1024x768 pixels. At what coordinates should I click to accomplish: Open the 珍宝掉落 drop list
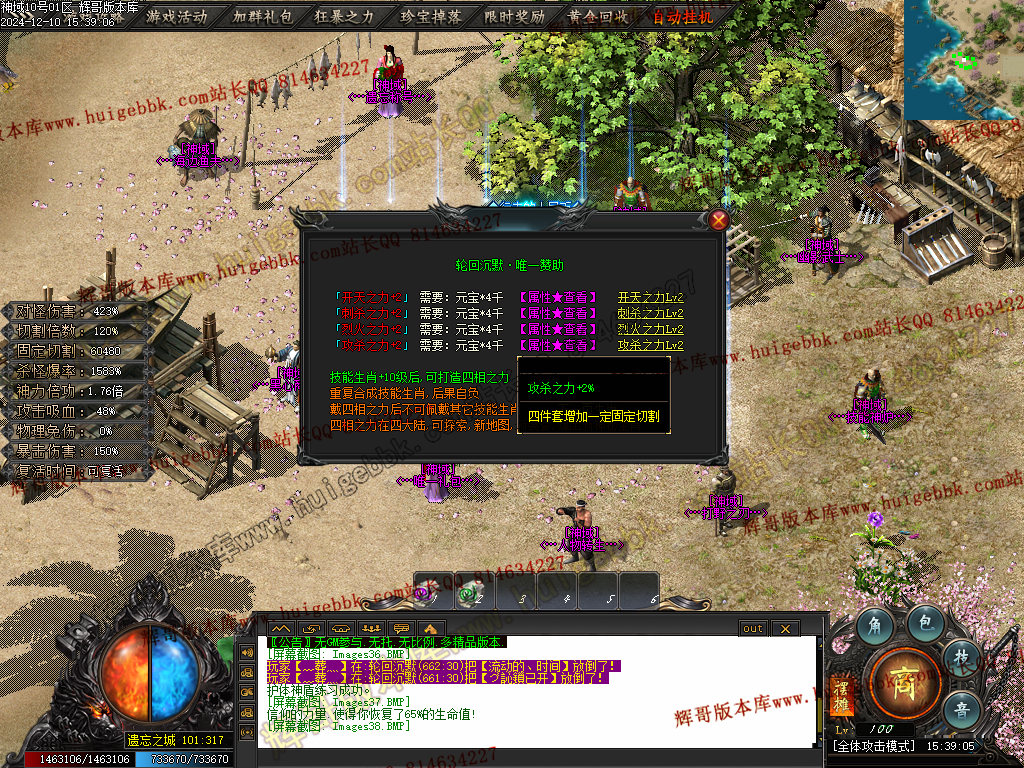pyautogui.click(x=430, y=16)
